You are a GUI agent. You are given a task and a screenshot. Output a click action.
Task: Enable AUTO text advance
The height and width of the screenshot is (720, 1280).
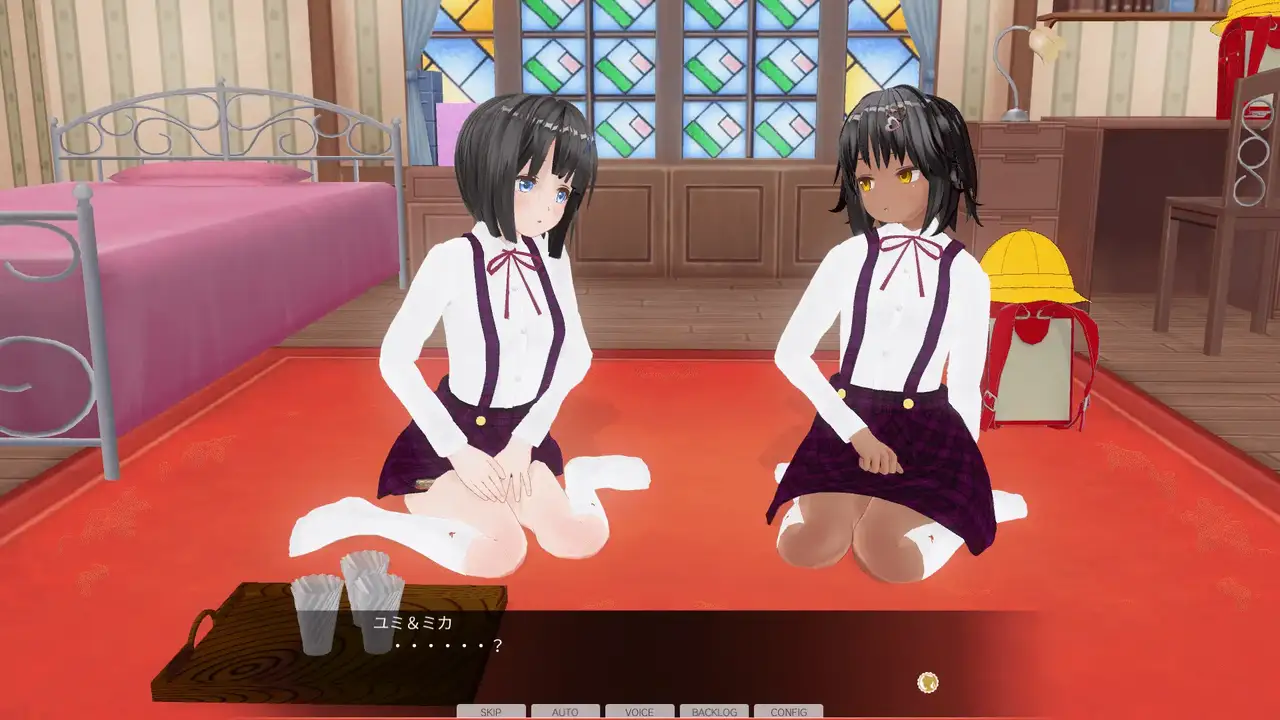[x=565, y=712]
